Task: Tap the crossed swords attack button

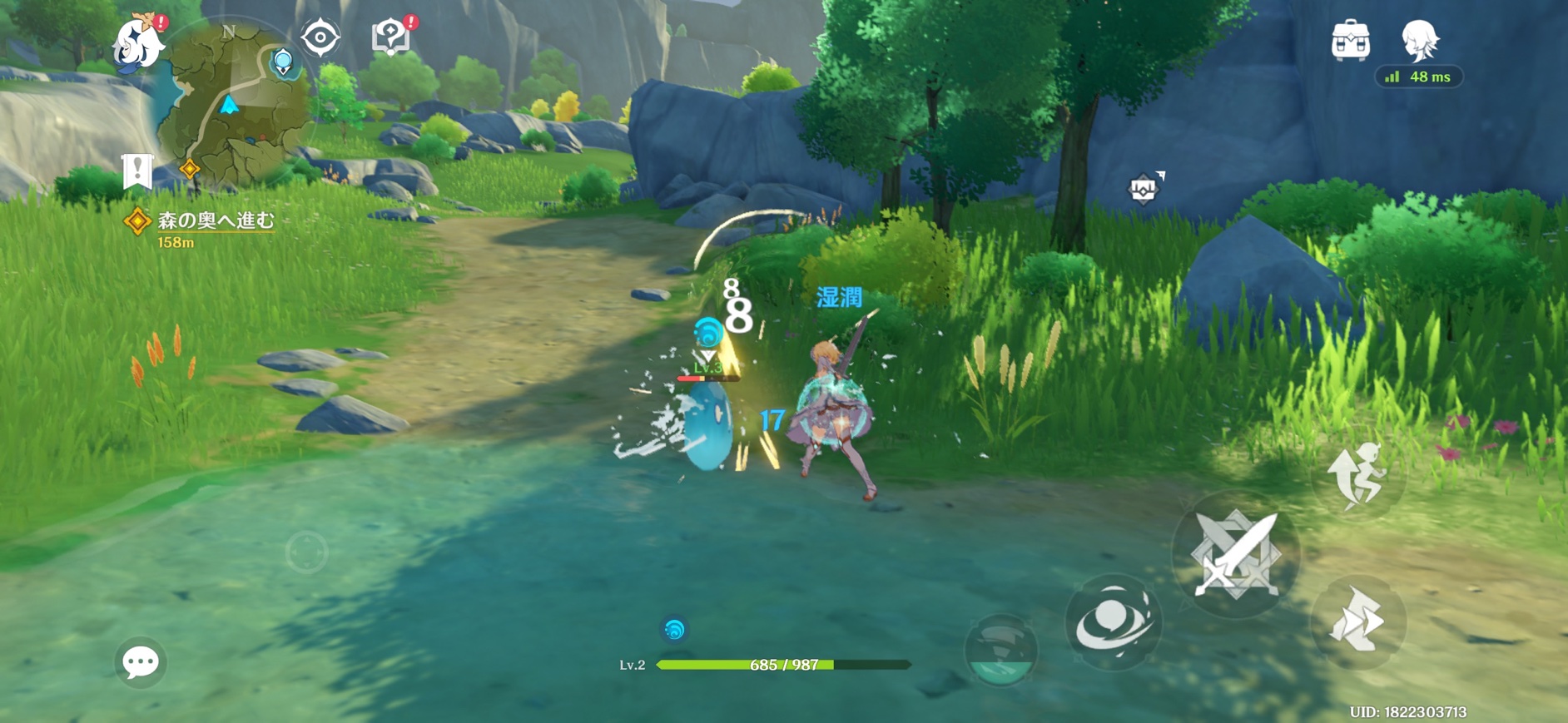Action: (1235, 553)
